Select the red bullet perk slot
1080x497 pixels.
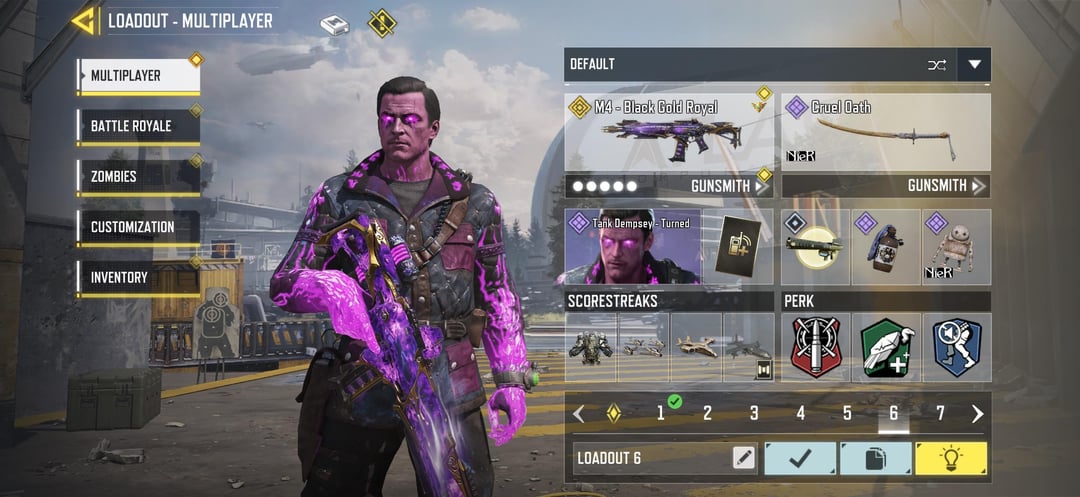tap(816, 347)
